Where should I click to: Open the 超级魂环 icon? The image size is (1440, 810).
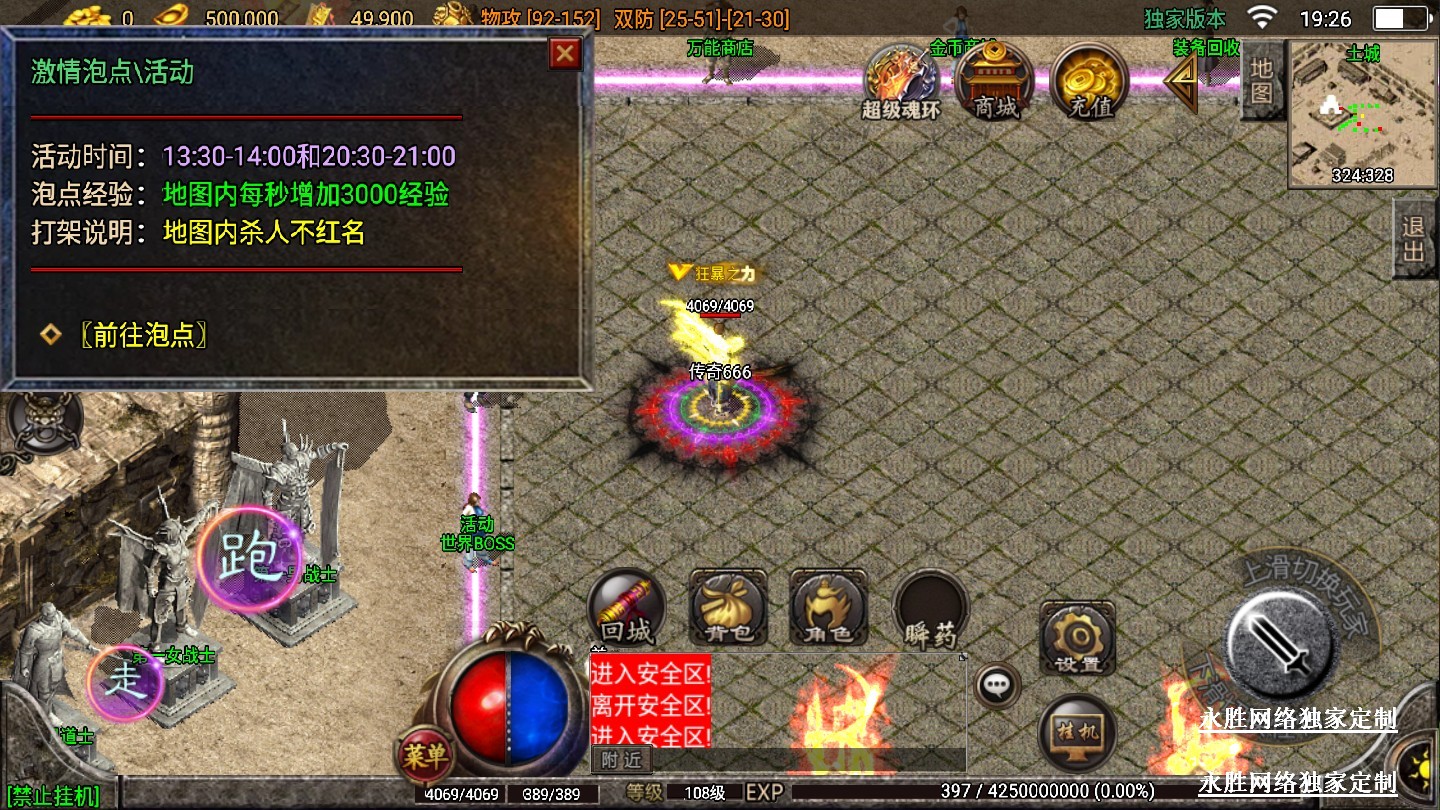tap(901, 82)
